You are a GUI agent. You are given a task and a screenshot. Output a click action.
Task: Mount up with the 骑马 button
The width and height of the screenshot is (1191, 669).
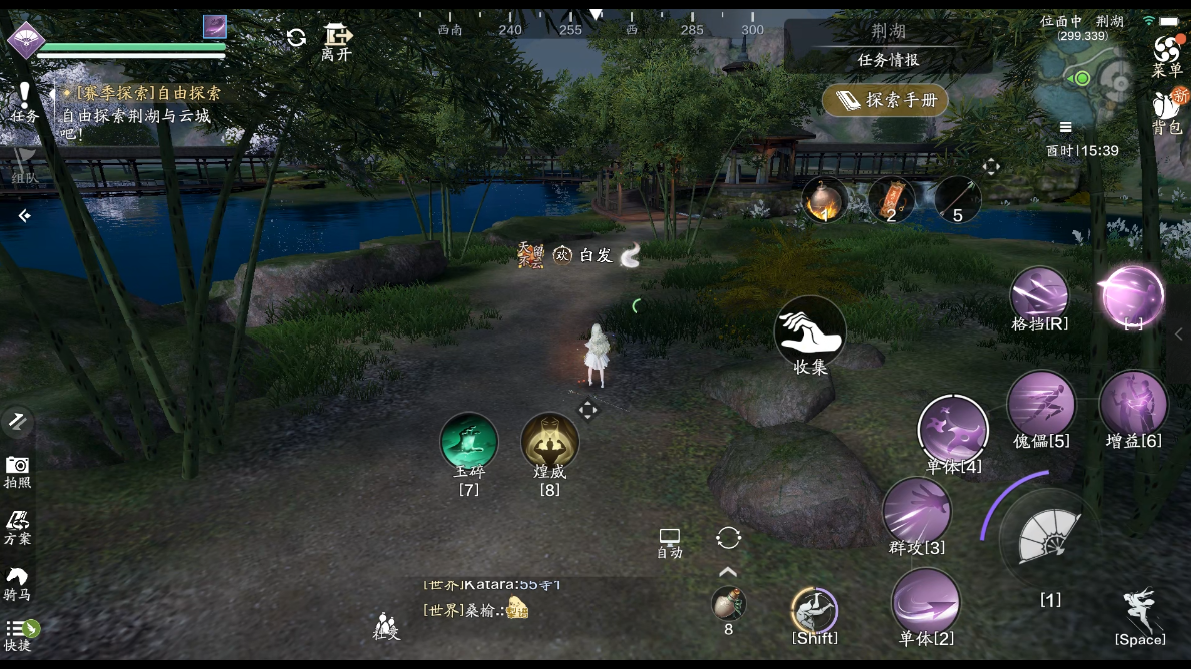point(17,582)
